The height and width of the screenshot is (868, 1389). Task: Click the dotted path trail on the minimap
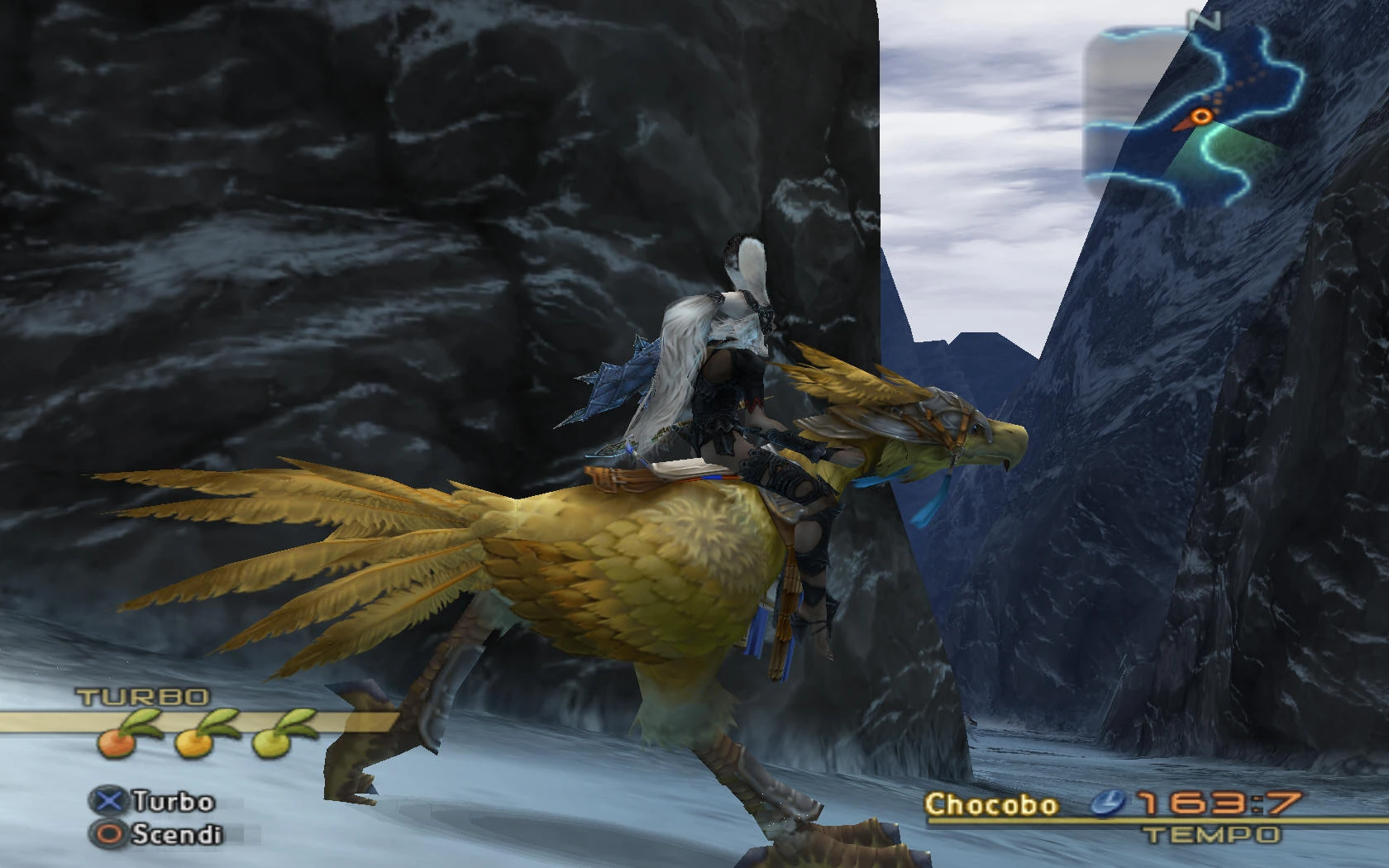[x=1240, y=83]
